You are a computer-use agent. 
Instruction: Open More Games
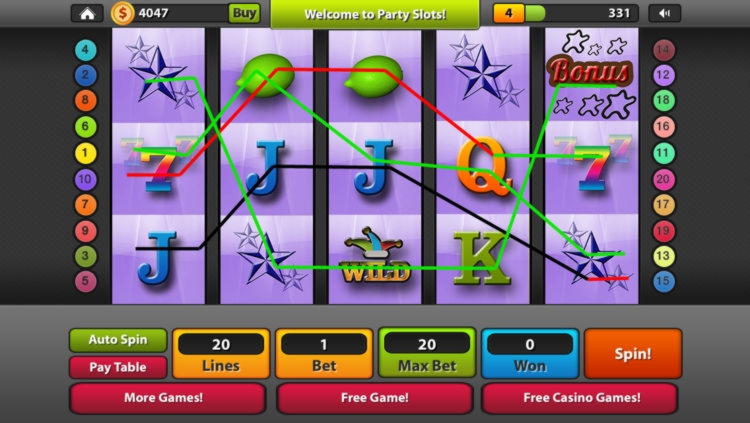167,397
